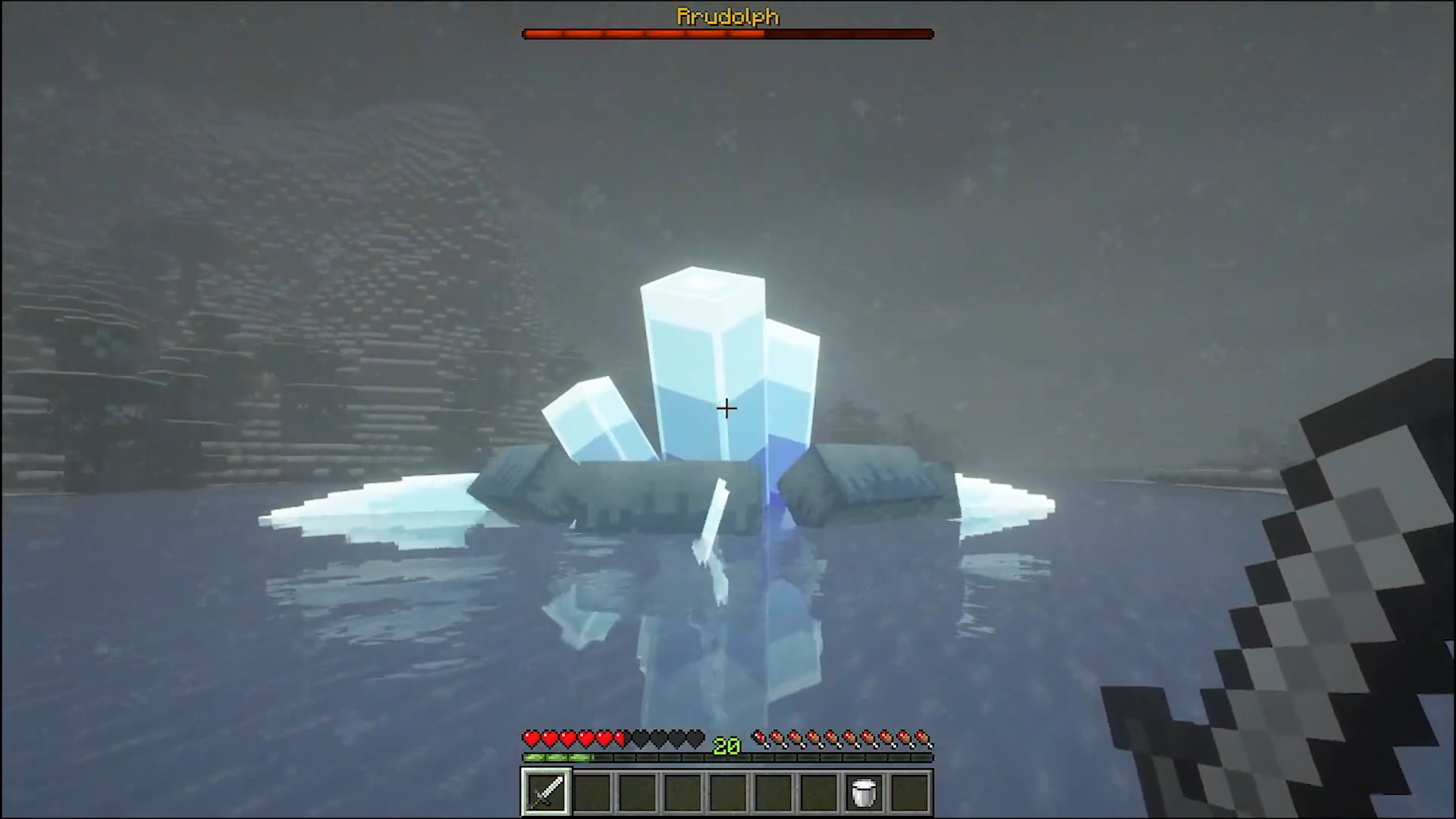Screen dimensions: 1456x819
Task: Click the crosshair at screen center
Action: pos(726,409)
